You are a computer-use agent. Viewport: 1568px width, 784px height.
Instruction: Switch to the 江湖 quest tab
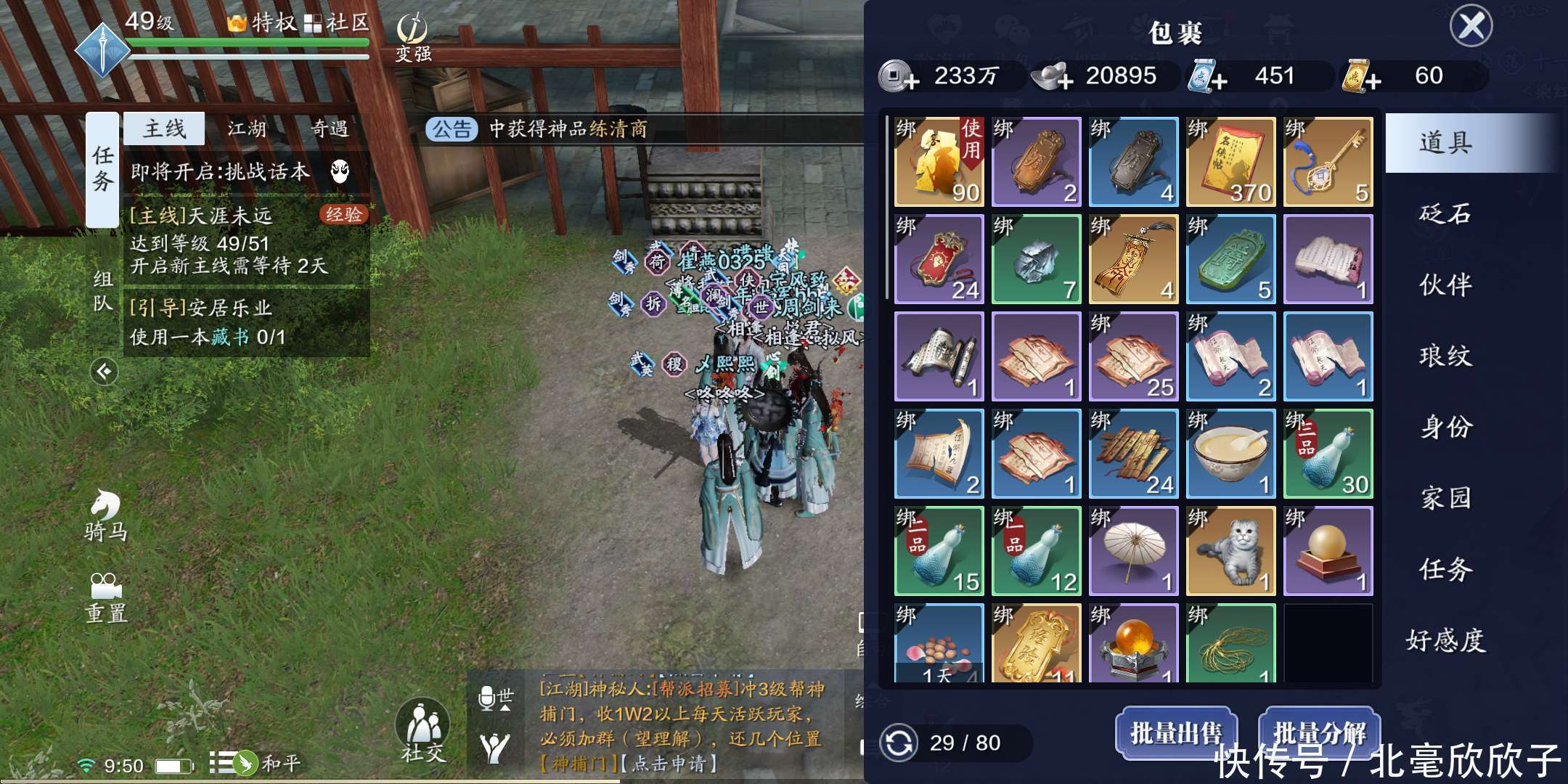(247, 129)
